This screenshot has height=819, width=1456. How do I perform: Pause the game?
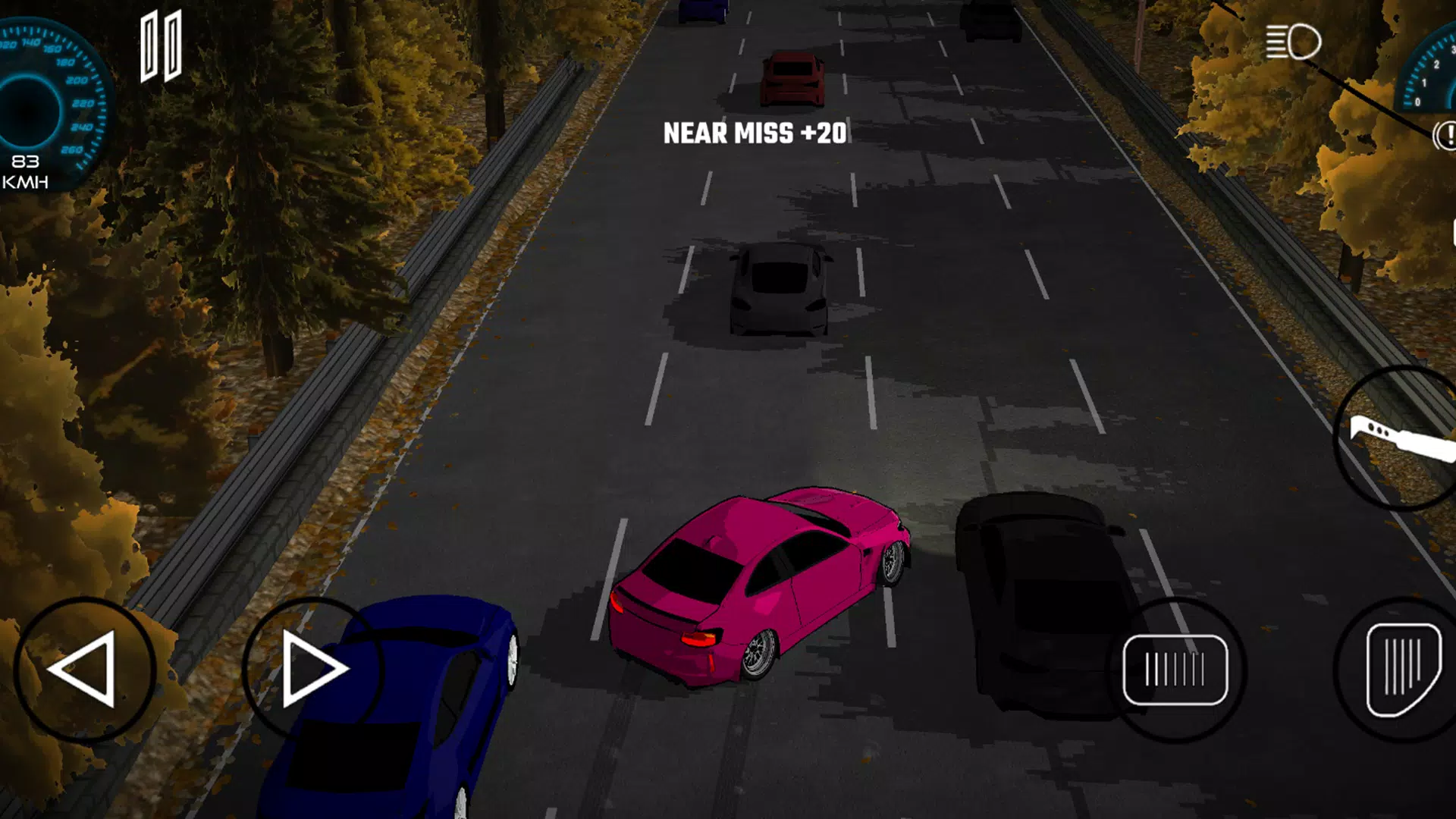(x=162, y=47)
